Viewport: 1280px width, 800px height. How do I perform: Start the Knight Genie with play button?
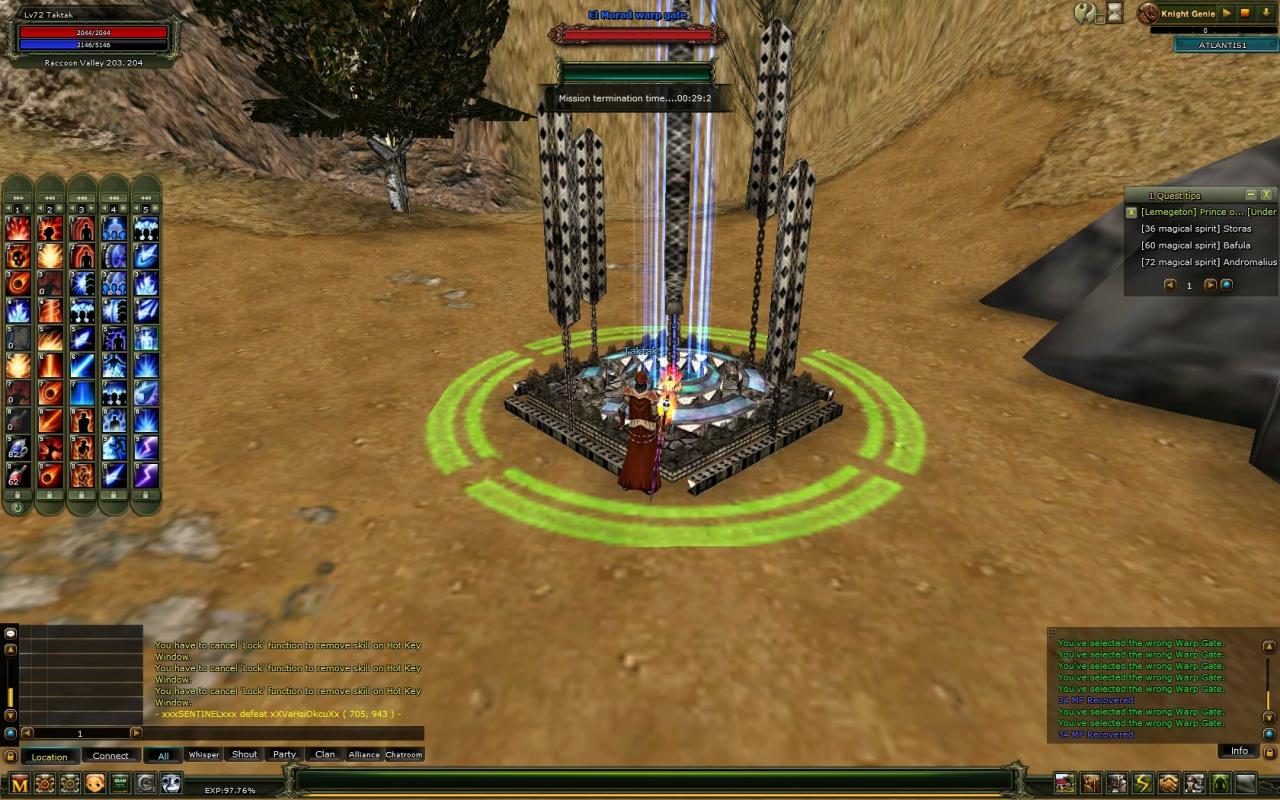(x=1227, y=13)
